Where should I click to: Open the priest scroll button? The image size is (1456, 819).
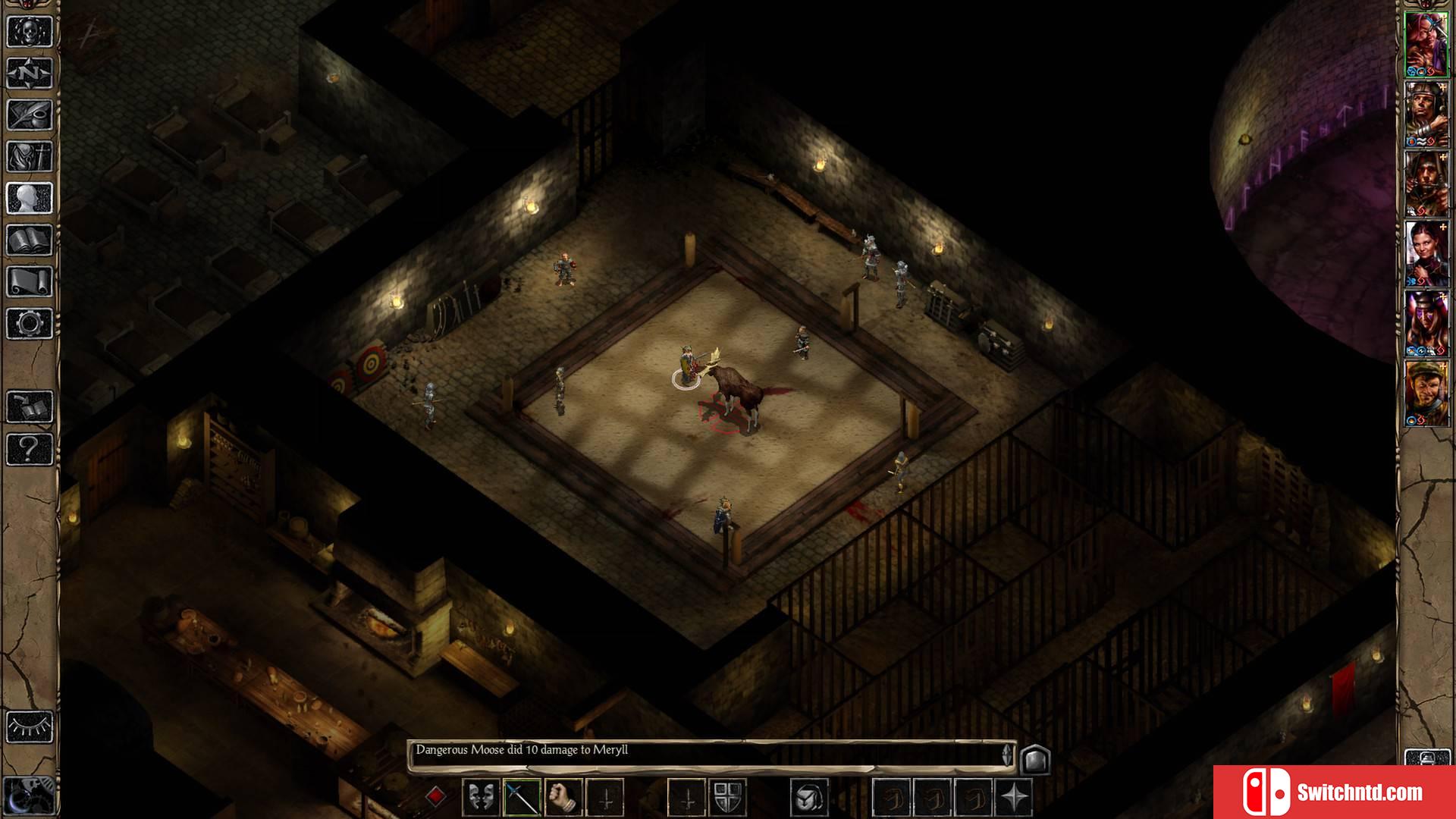30,282
